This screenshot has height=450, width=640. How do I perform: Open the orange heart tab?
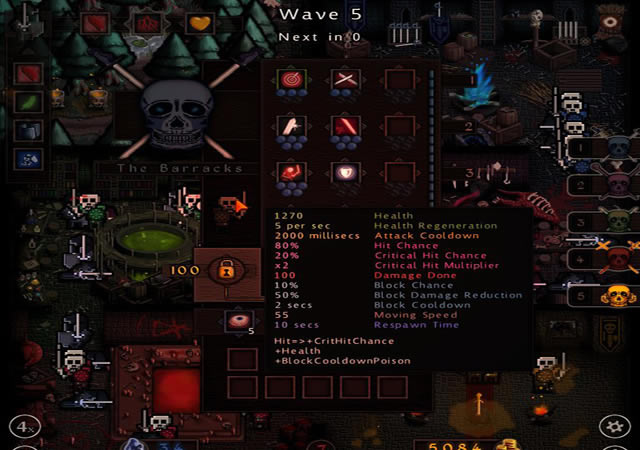point(199,21)
